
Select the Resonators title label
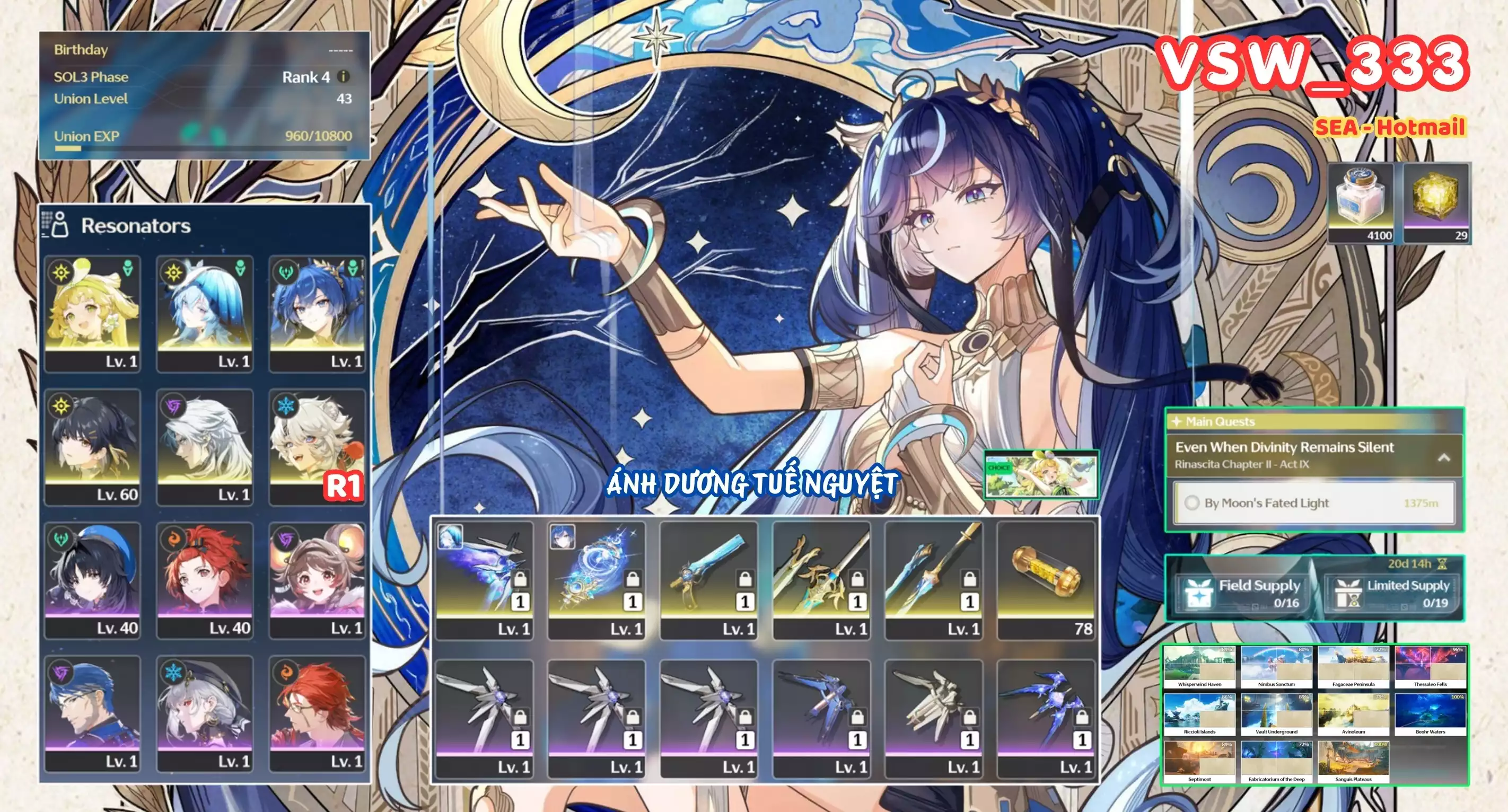(137, 226)
